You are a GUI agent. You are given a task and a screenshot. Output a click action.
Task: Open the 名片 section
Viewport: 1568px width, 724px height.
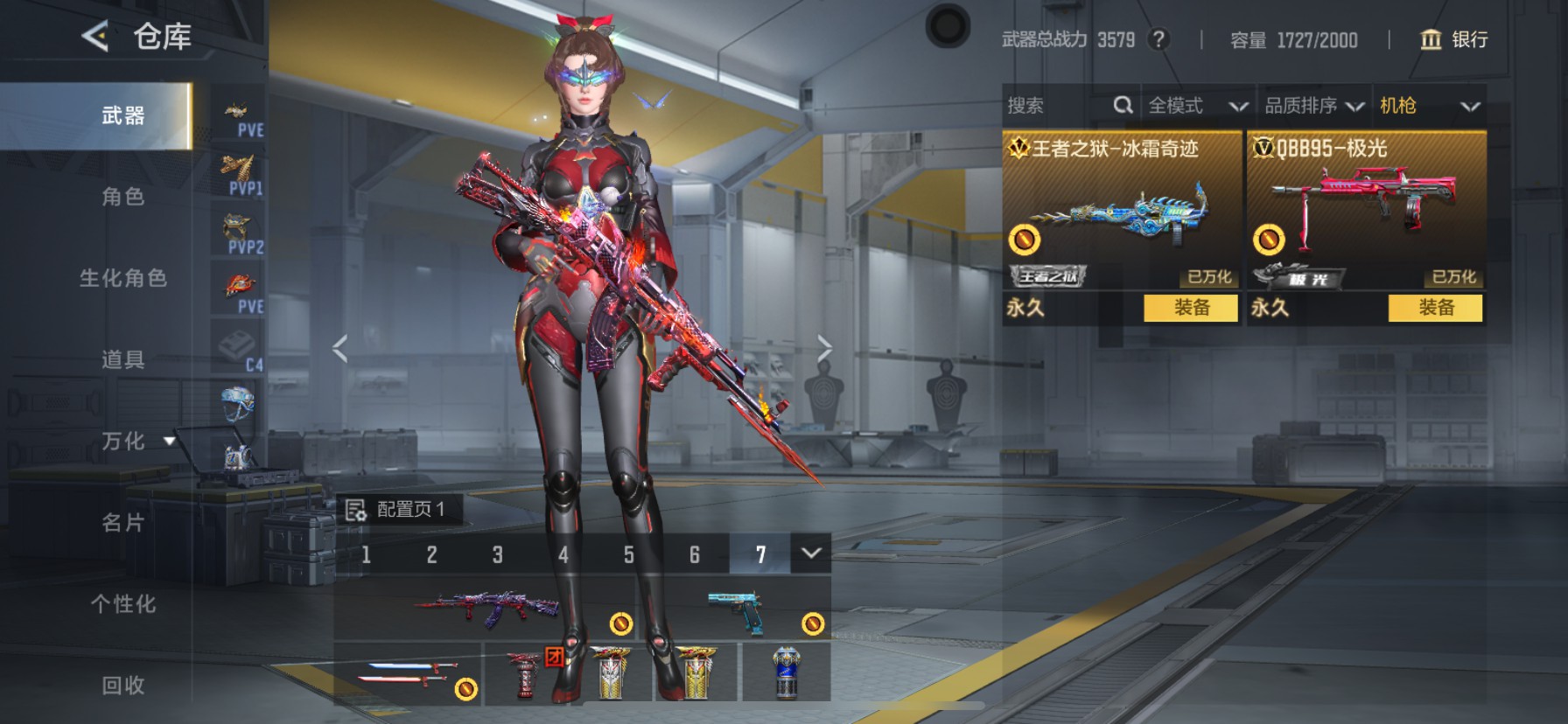[122, 522]
